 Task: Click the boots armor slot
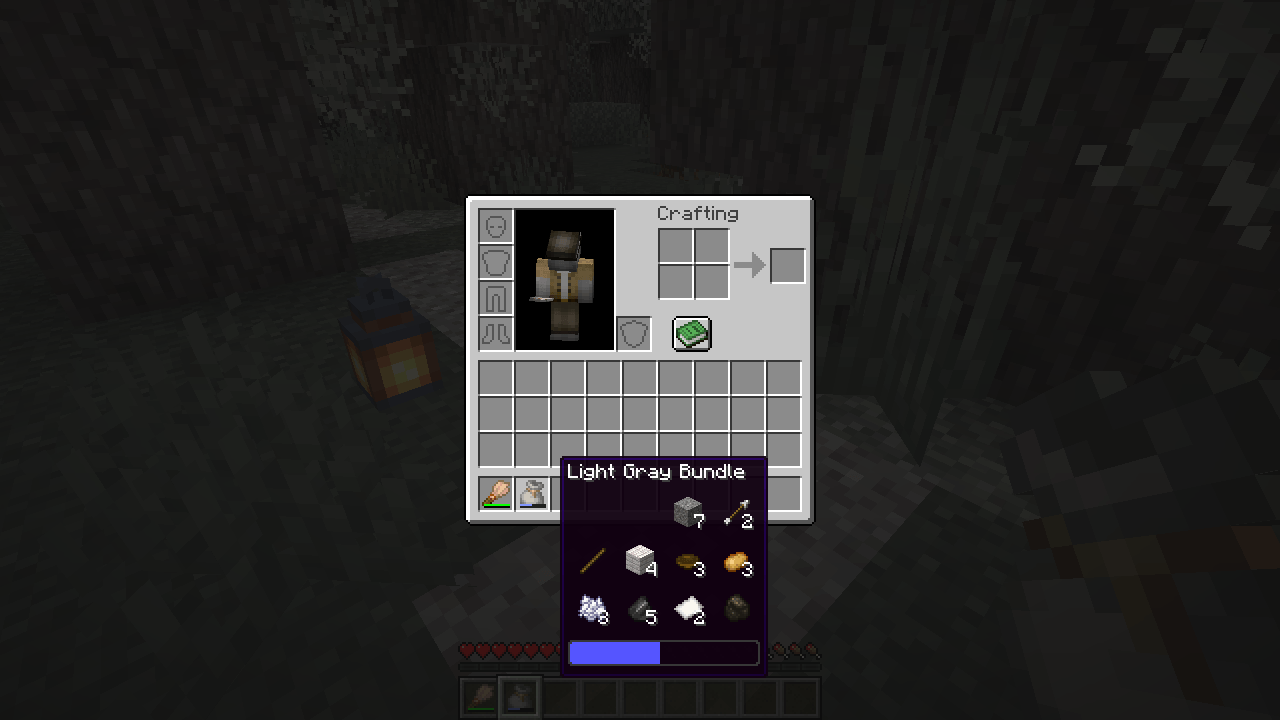pos(496,333)
